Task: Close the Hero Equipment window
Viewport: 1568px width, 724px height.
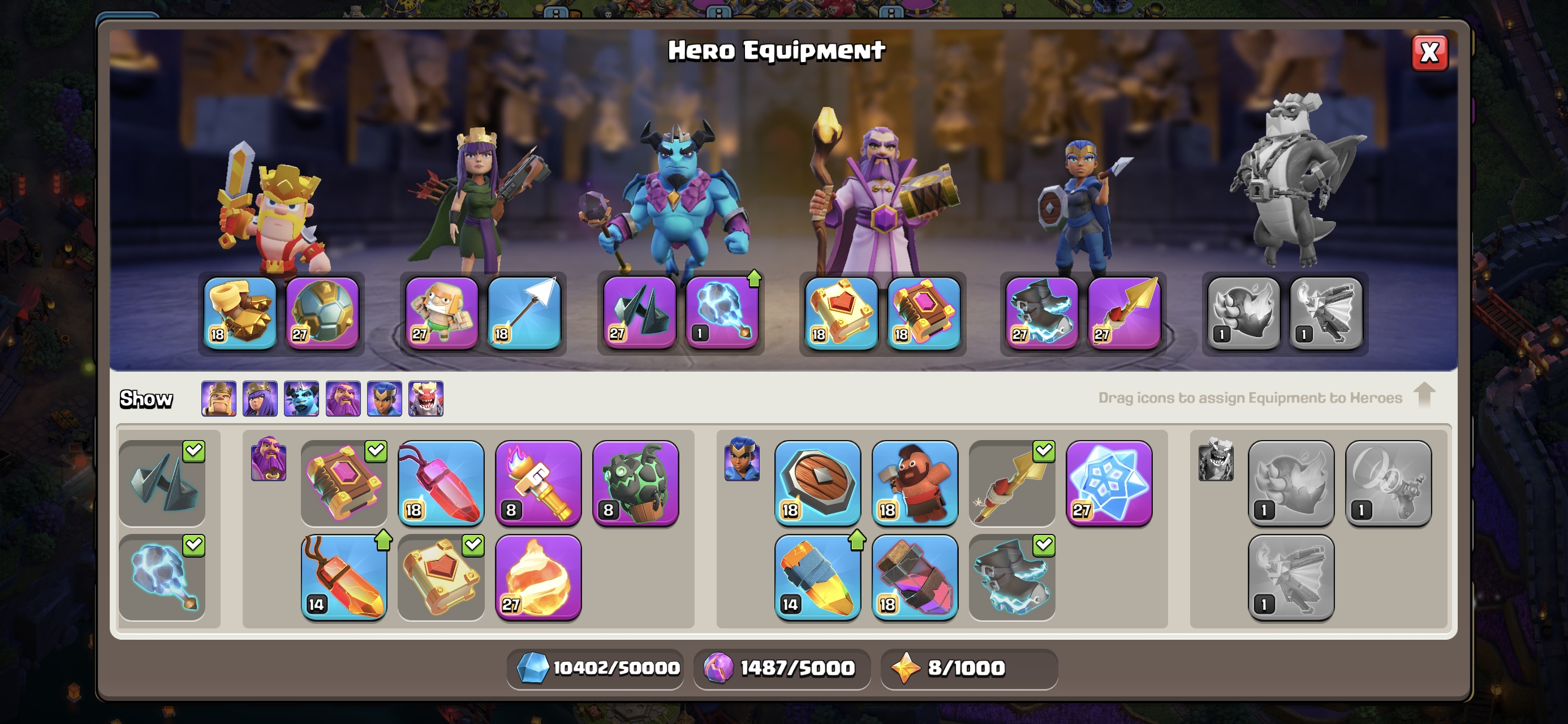Action: click(x=1429, y=53)
